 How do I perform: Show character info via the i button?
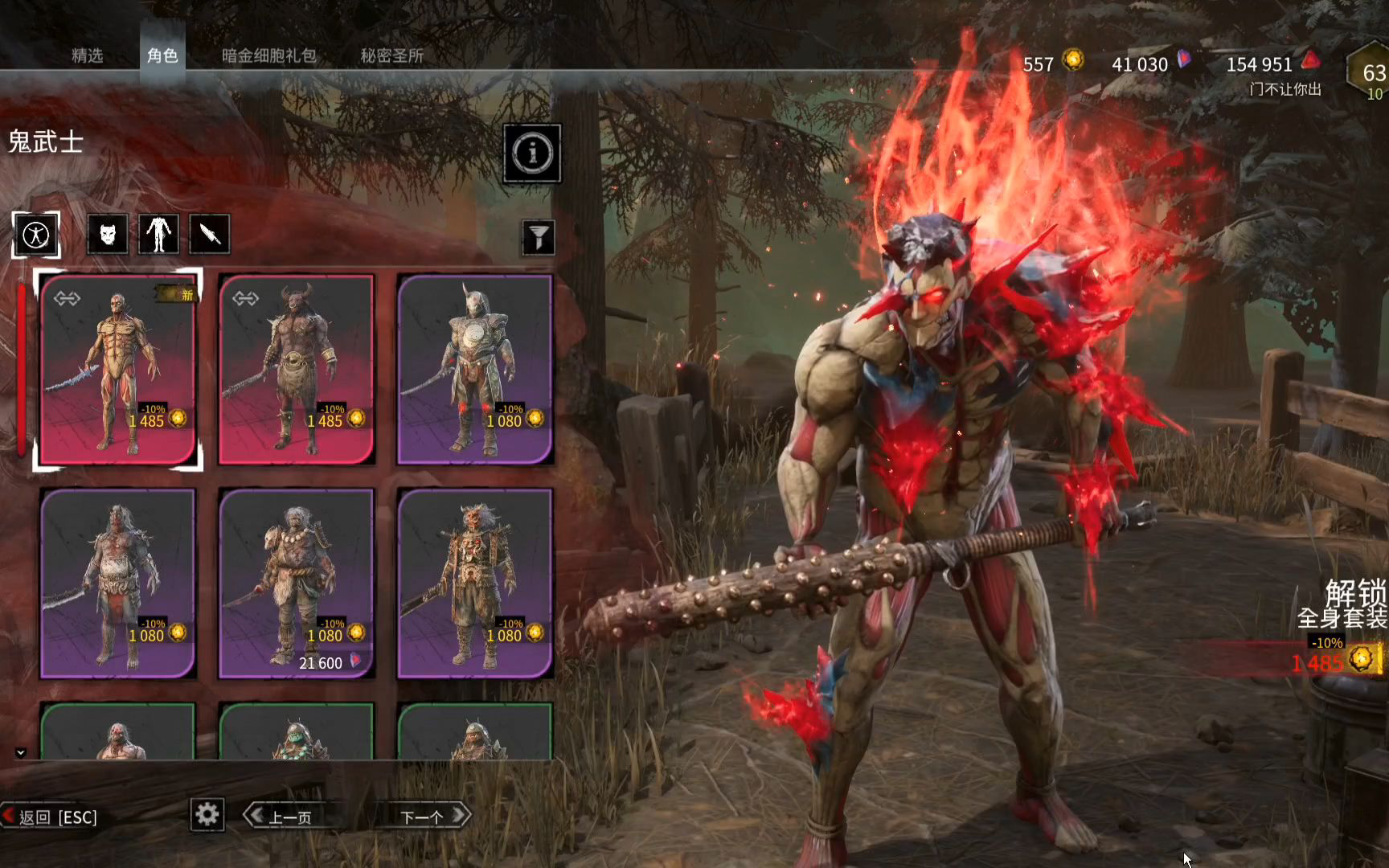[x=532, y=153]
